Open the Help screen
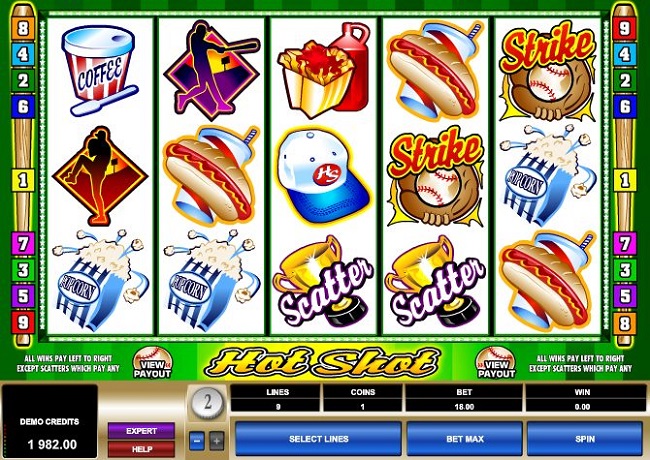 (141, 447)
